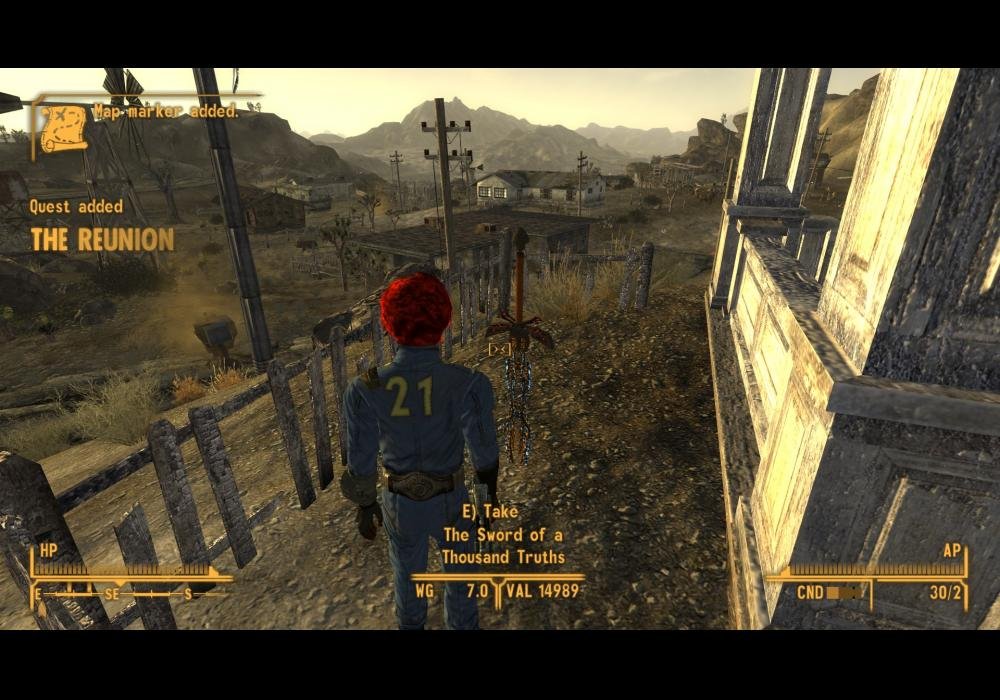Click the map marker scroll icon
Viewport: 1000px width, 700px height.
(63, 127)
